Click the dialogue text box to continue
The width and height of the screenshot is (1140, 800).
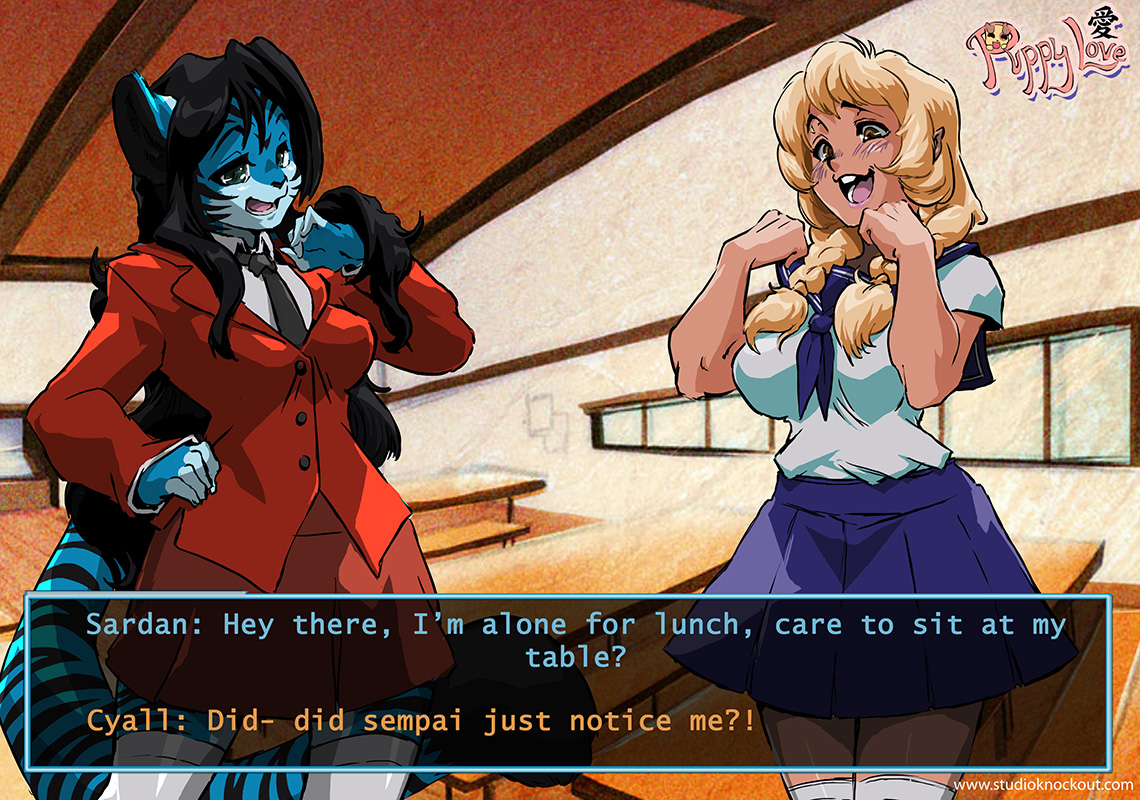pyautogui.click(x=568, y=682)
